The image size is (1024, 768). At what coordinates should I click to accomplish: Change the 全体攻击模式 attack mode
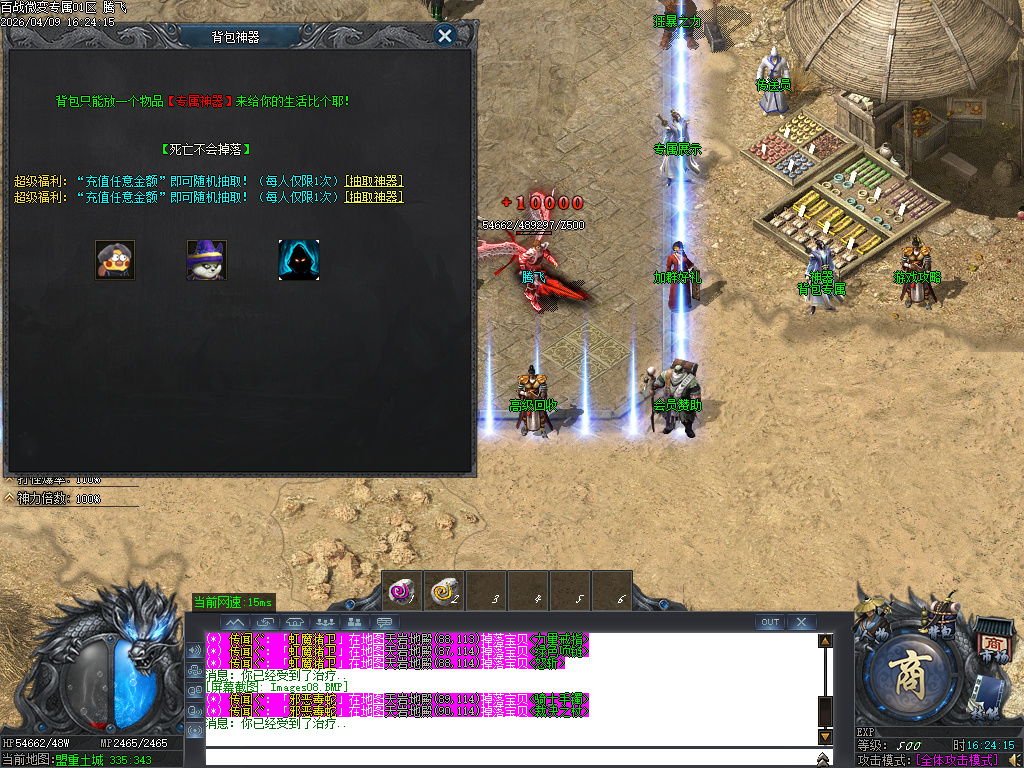tap(958, 760)
